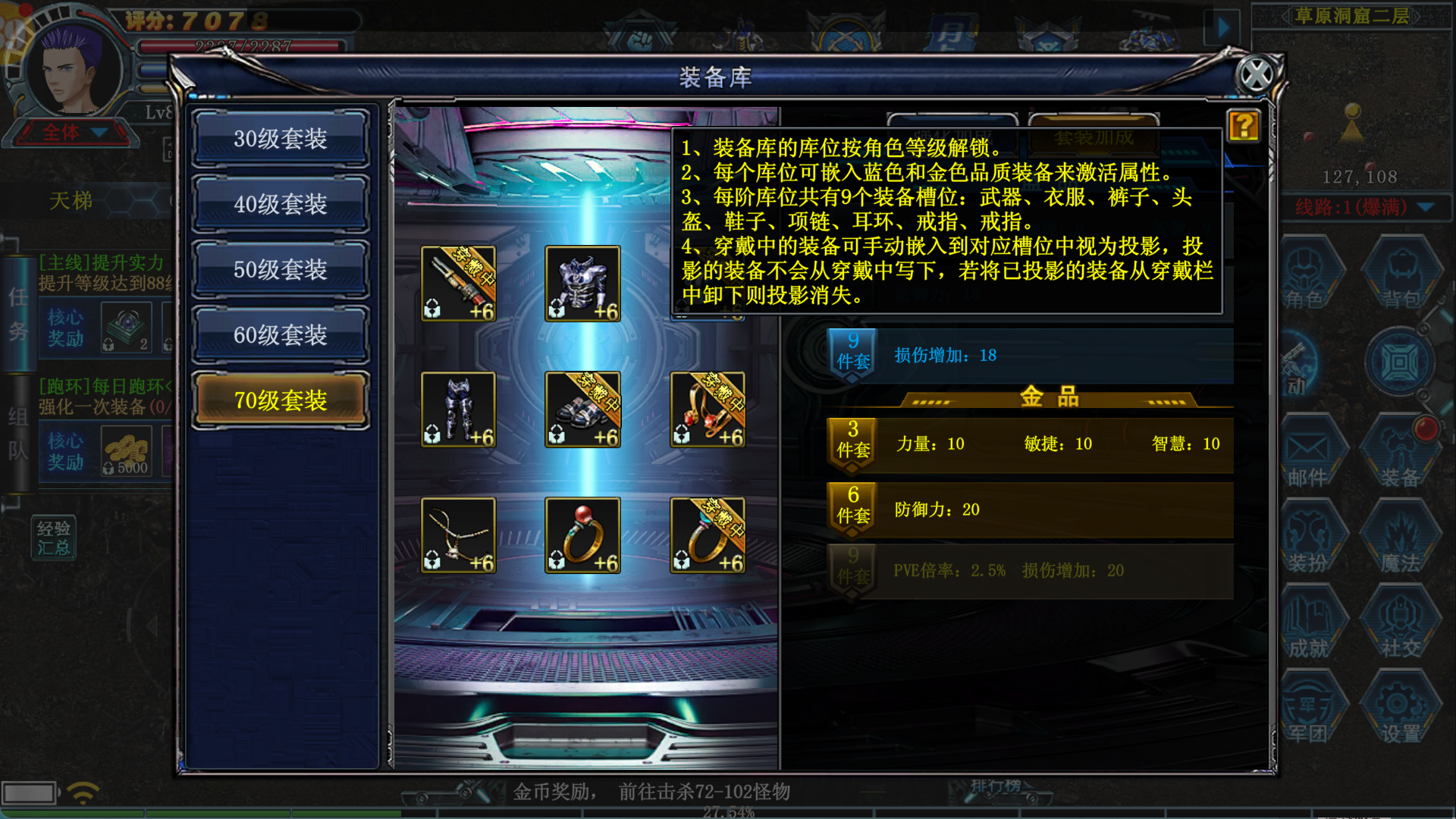Select the chest armor equipment slot

click(582, 284)
